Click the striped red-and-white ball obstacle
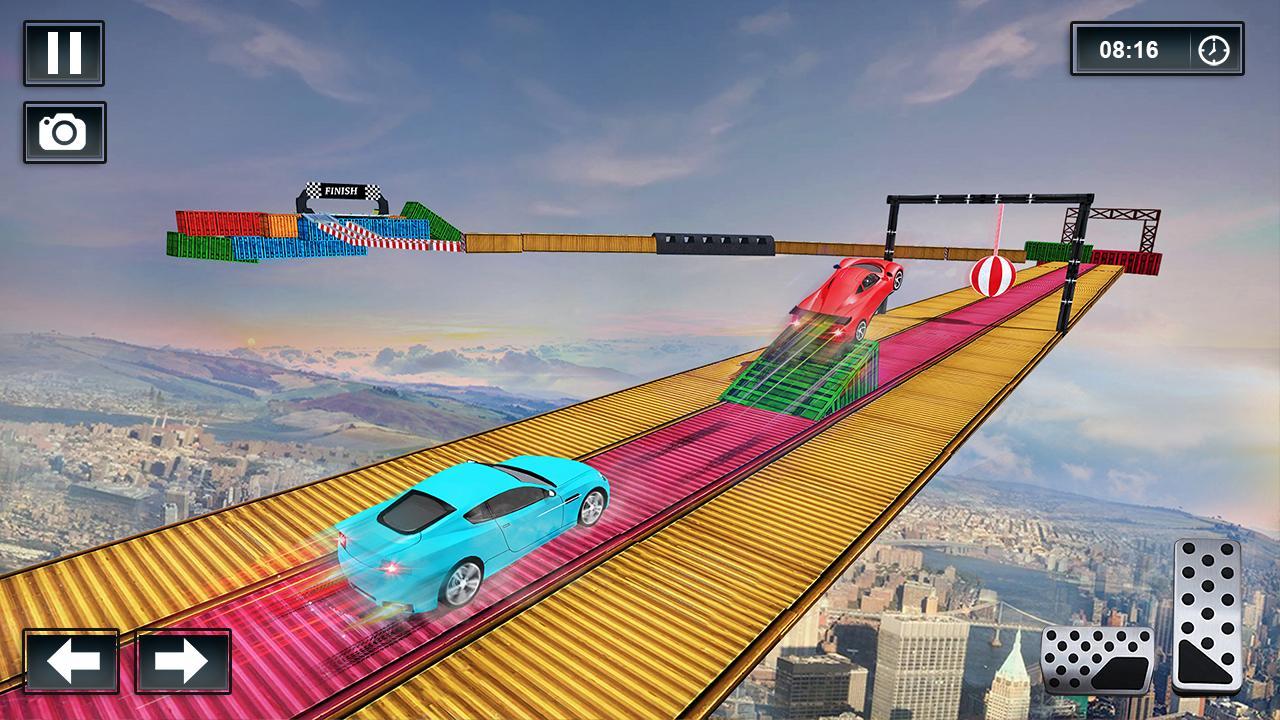Image resolution: width=1280 pixels, height=720 pixels. click(x=993, y=275)
